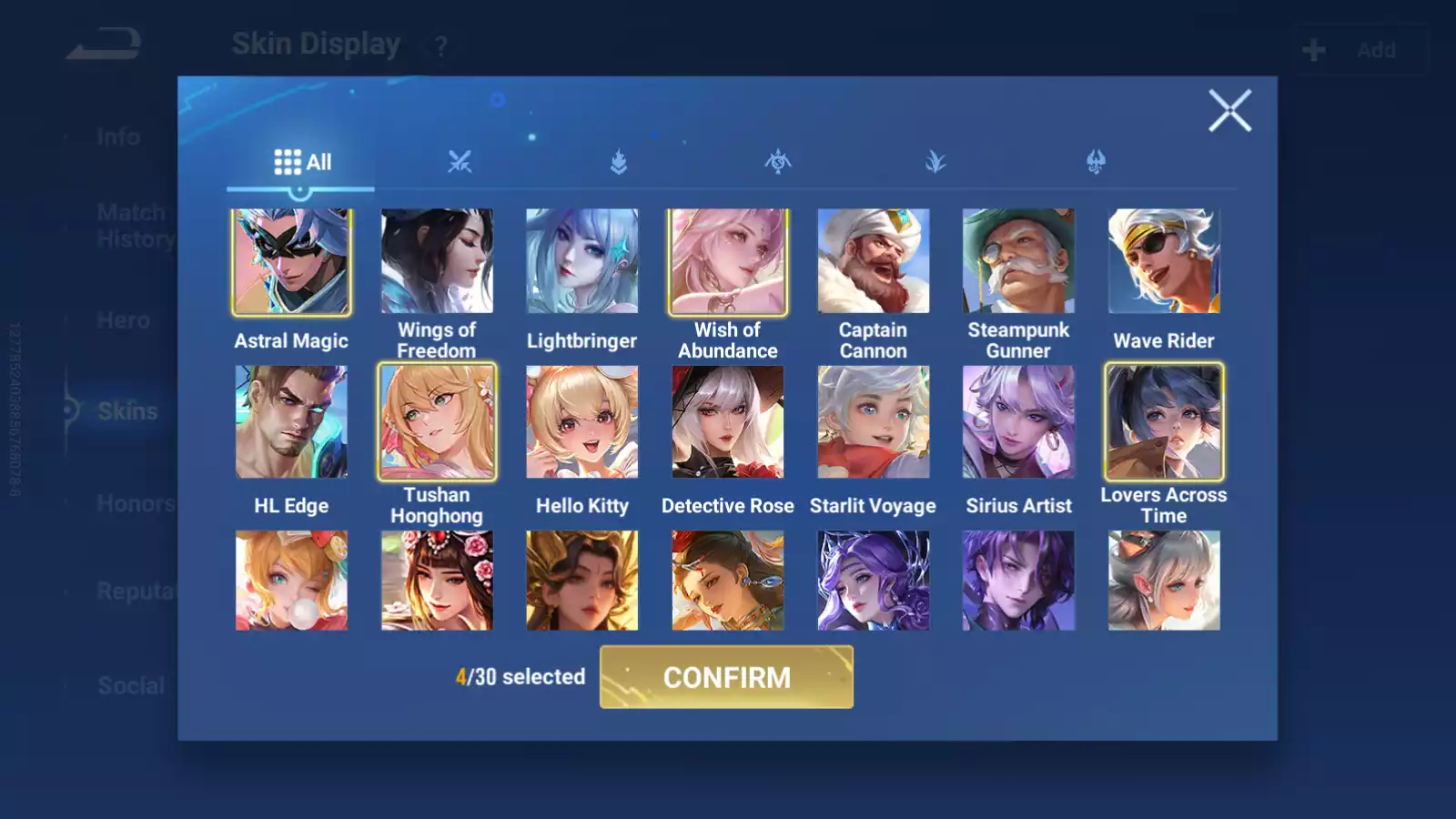Toggle the Lovers Across Time skin
The height and width of the screenshot is (819, 1456).
pyautogui.click(x=1164, y=422)
